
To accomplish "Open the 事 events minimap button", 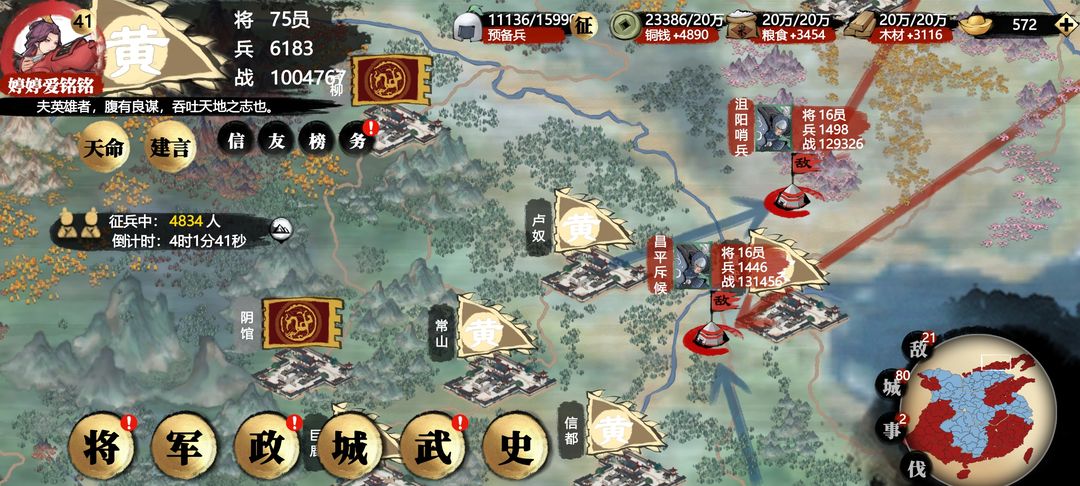I will tap(892, 430).
